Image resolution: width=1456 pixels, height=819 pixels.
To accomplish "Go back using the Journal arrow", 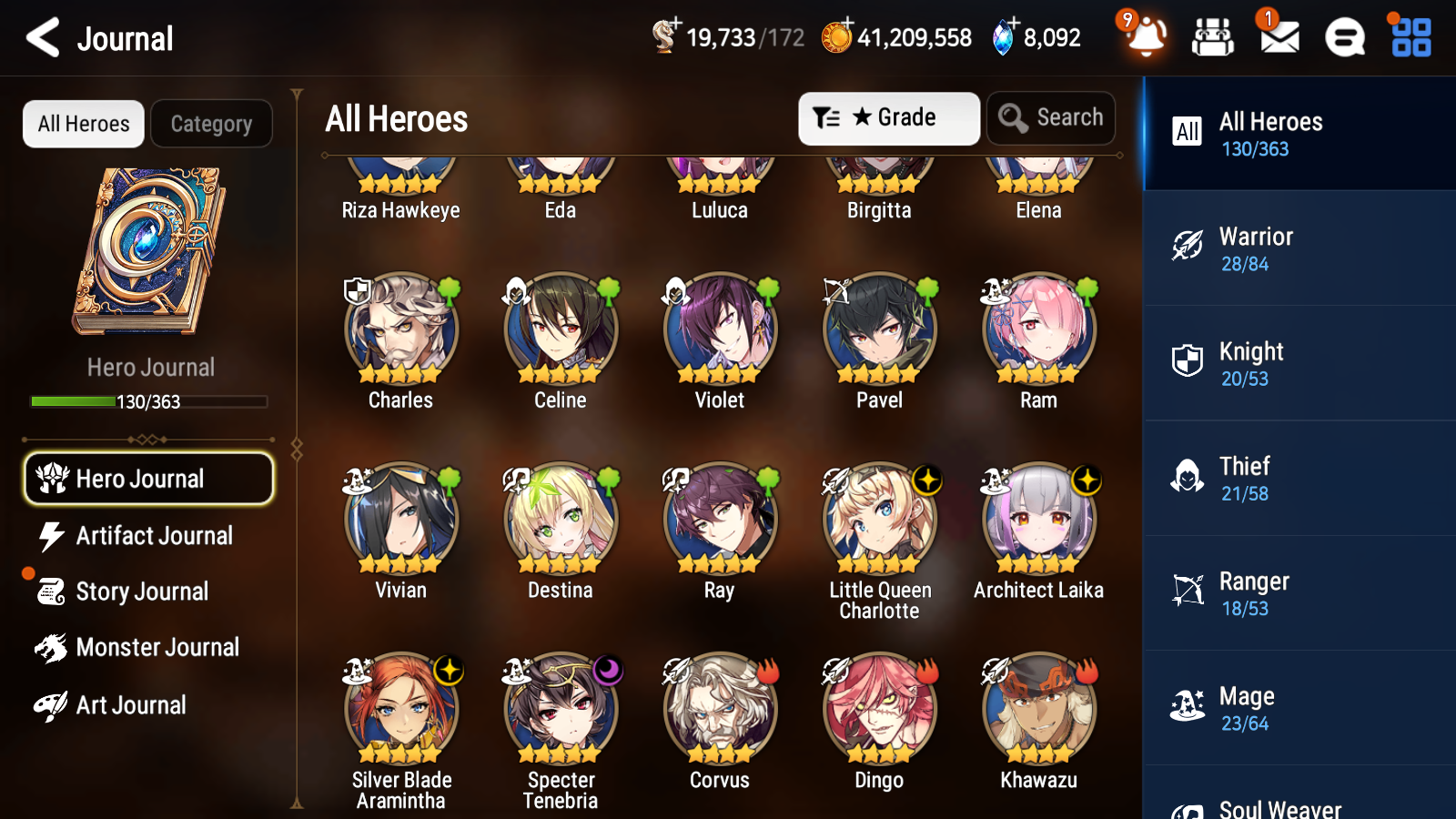I will [40, 37].
